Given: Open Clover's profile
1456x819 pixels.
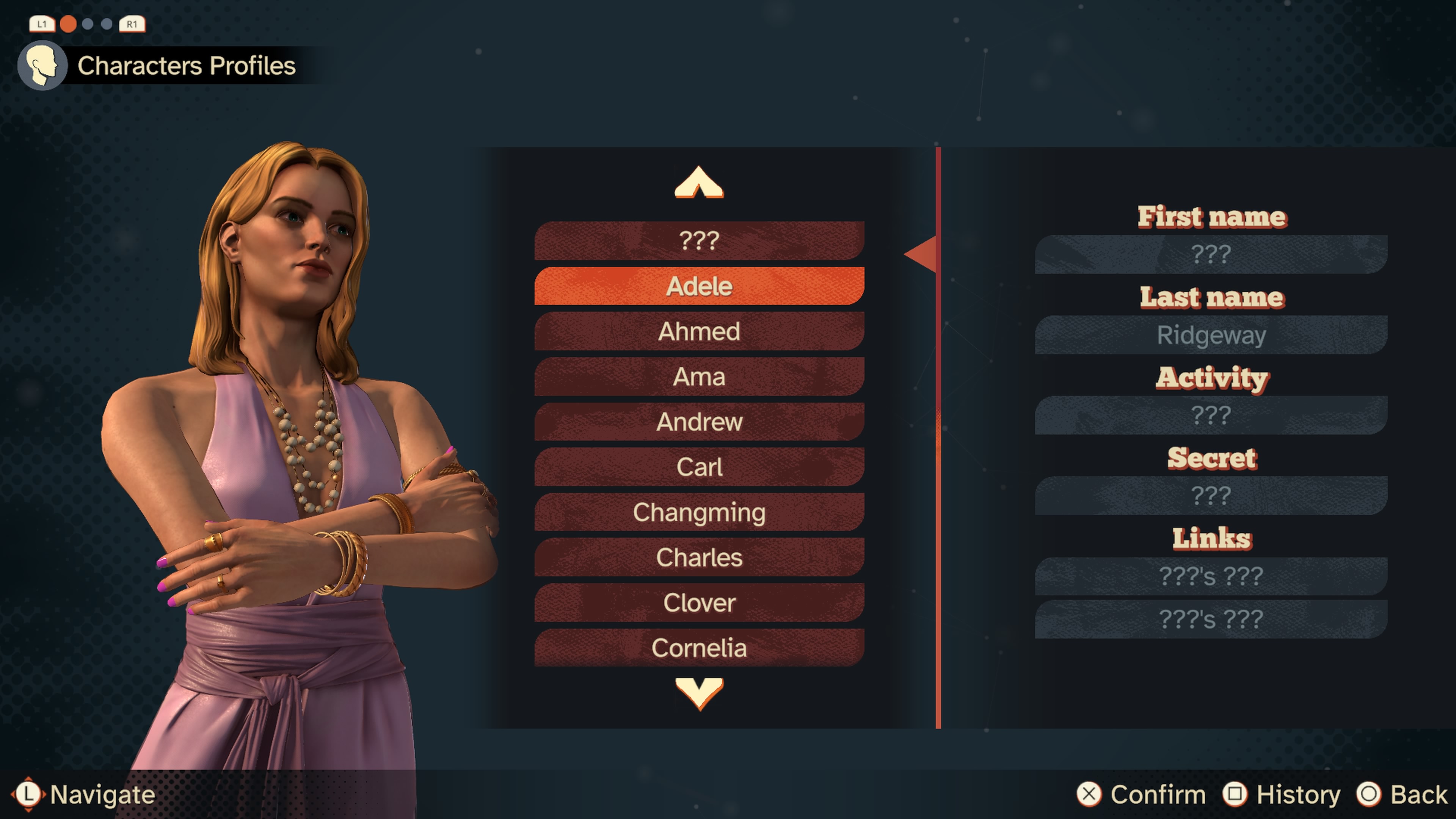Looking at the screenshot, I should [x=699, y=602].
